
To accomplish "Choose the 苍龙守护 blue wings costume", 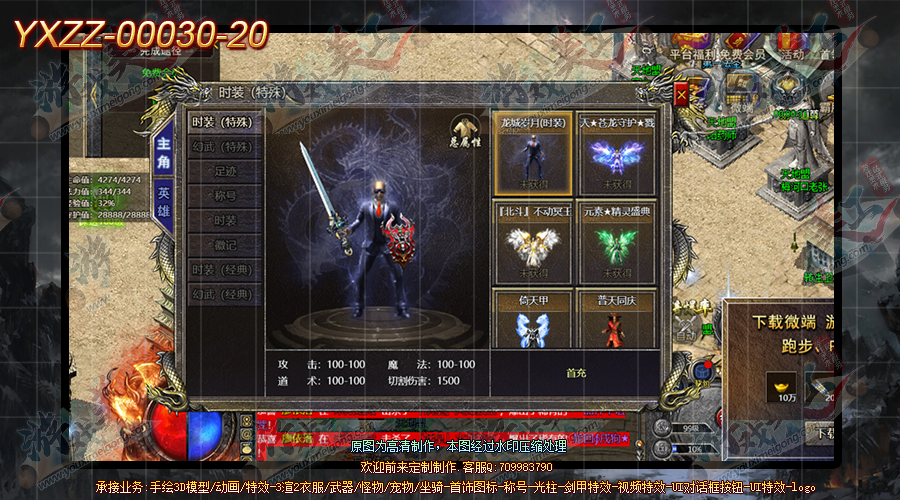I will point(616,153).
